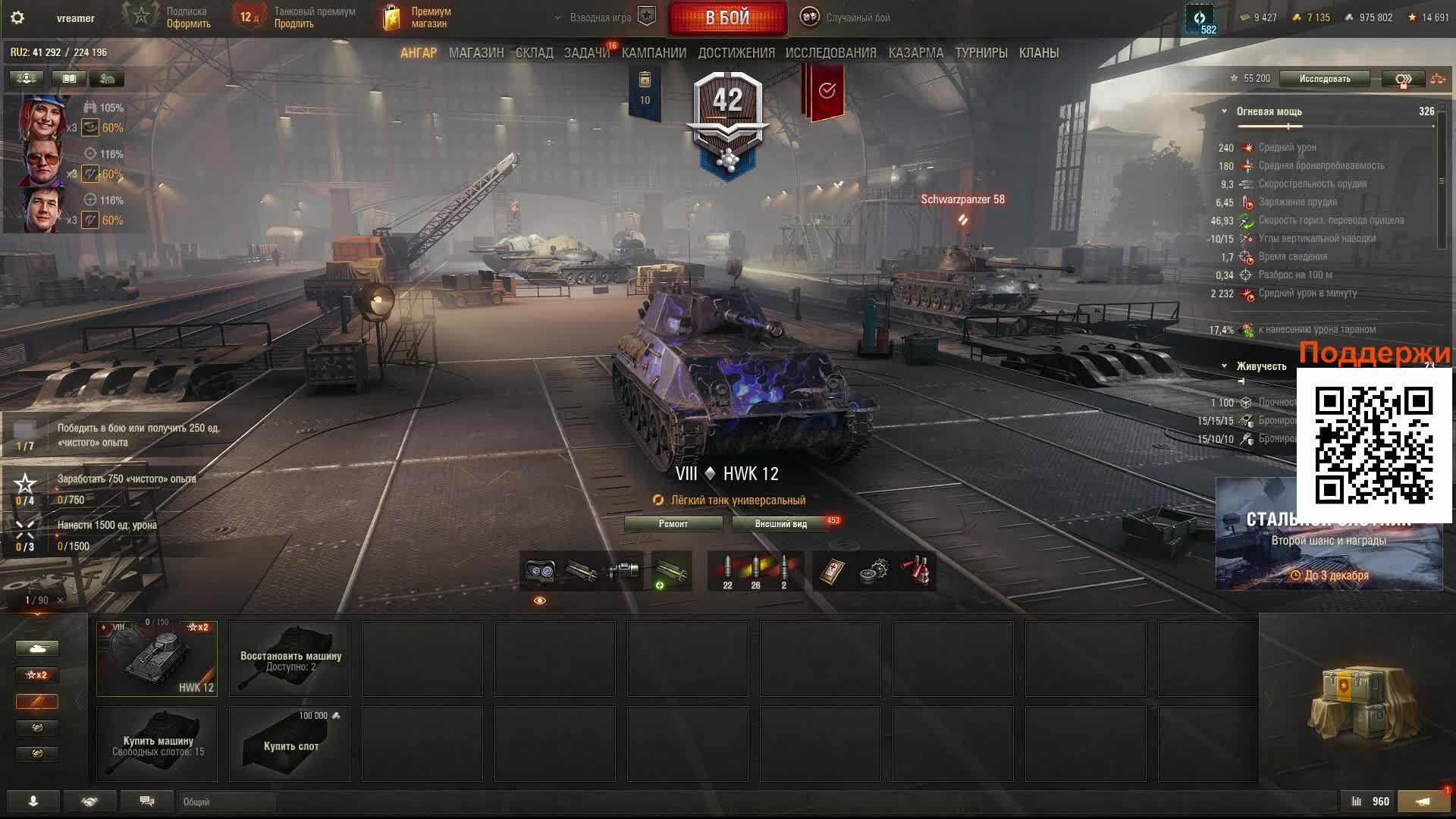Choose Восстановить машину restore slot
The image size is (1456, 819).
pyautogui.click(x=290, y=658)
